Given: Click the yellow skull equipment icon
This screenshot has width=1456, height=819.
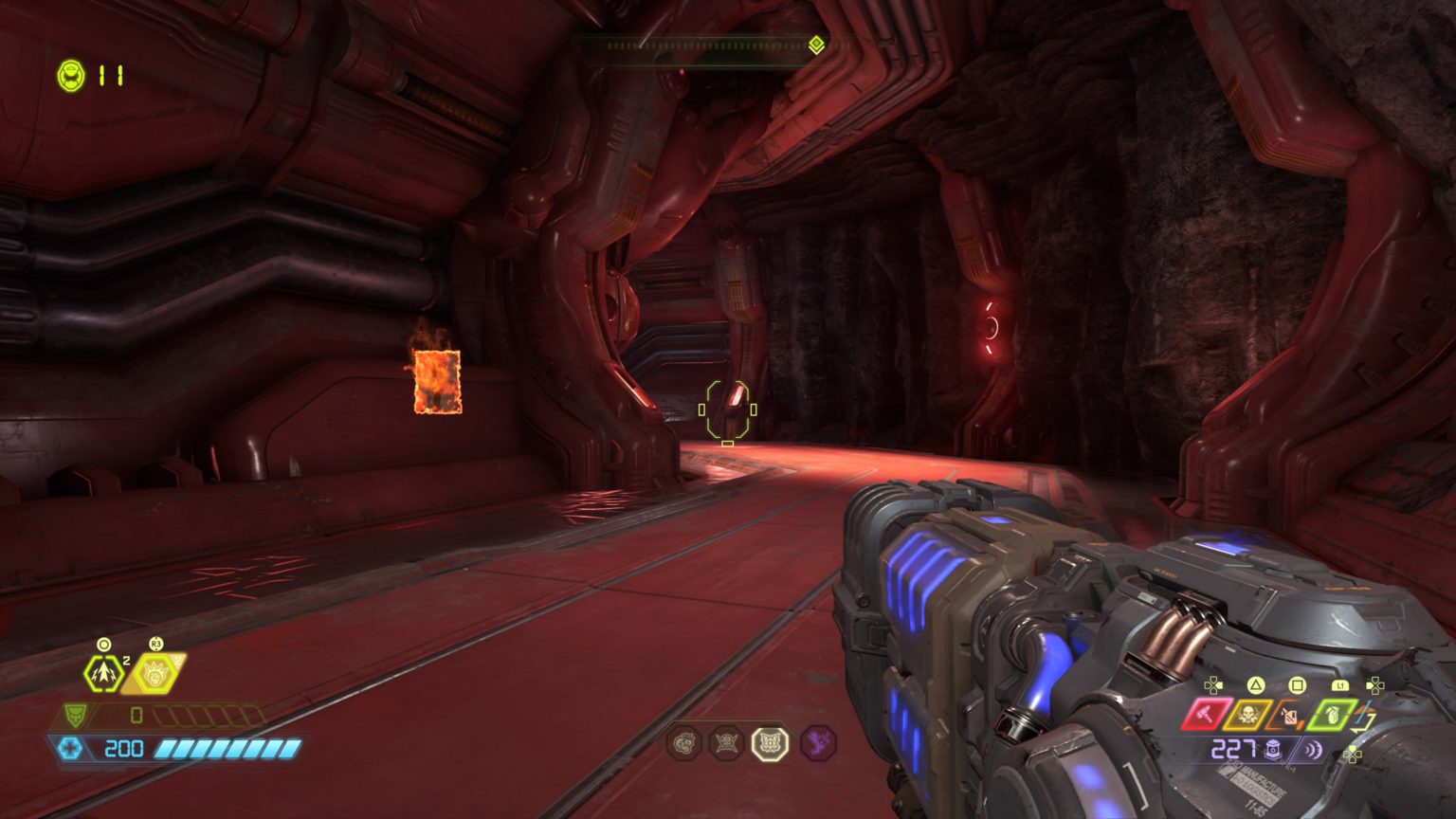Looking at the screenshot, I should 1247,714.
